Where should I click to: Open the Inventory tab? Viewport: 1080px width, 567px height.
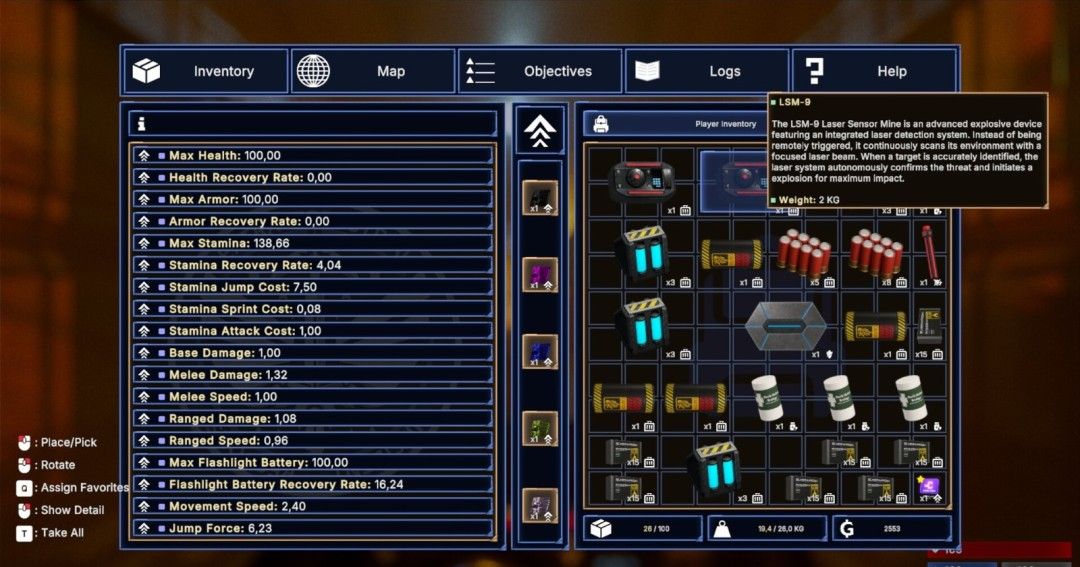205,71
